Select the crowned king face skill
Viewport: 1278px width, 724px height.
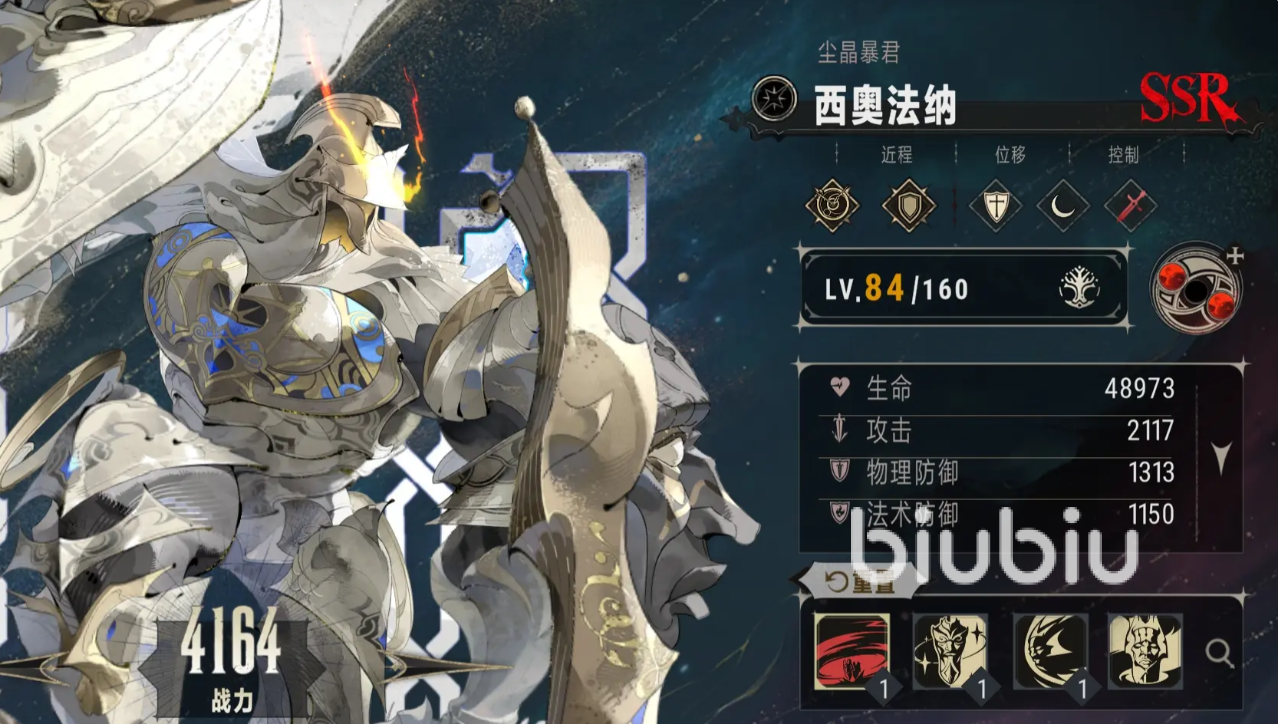click(1145, 651)
